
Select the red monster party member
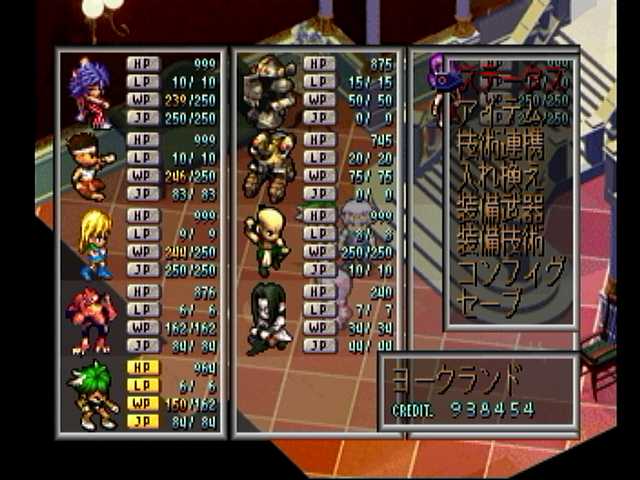[x=90, y=319]
